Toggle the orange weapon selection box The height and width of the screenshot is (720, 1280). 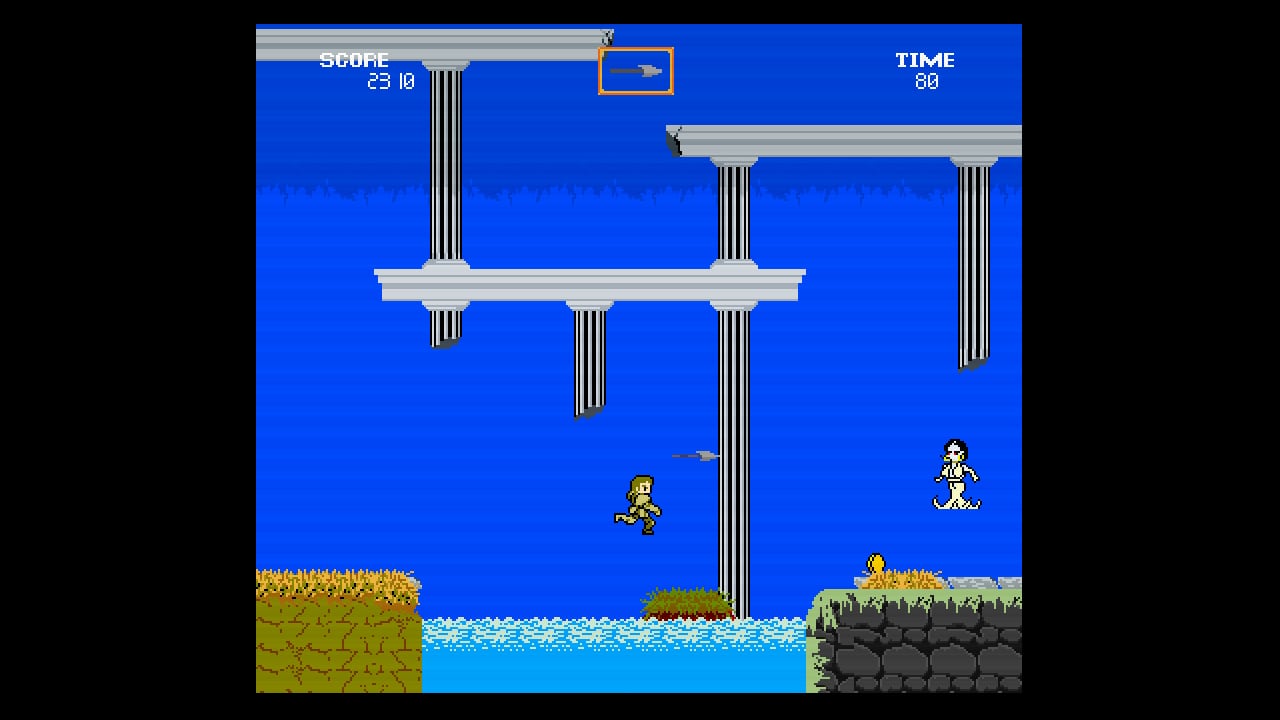pyautogui.click(x=636, y=70)
